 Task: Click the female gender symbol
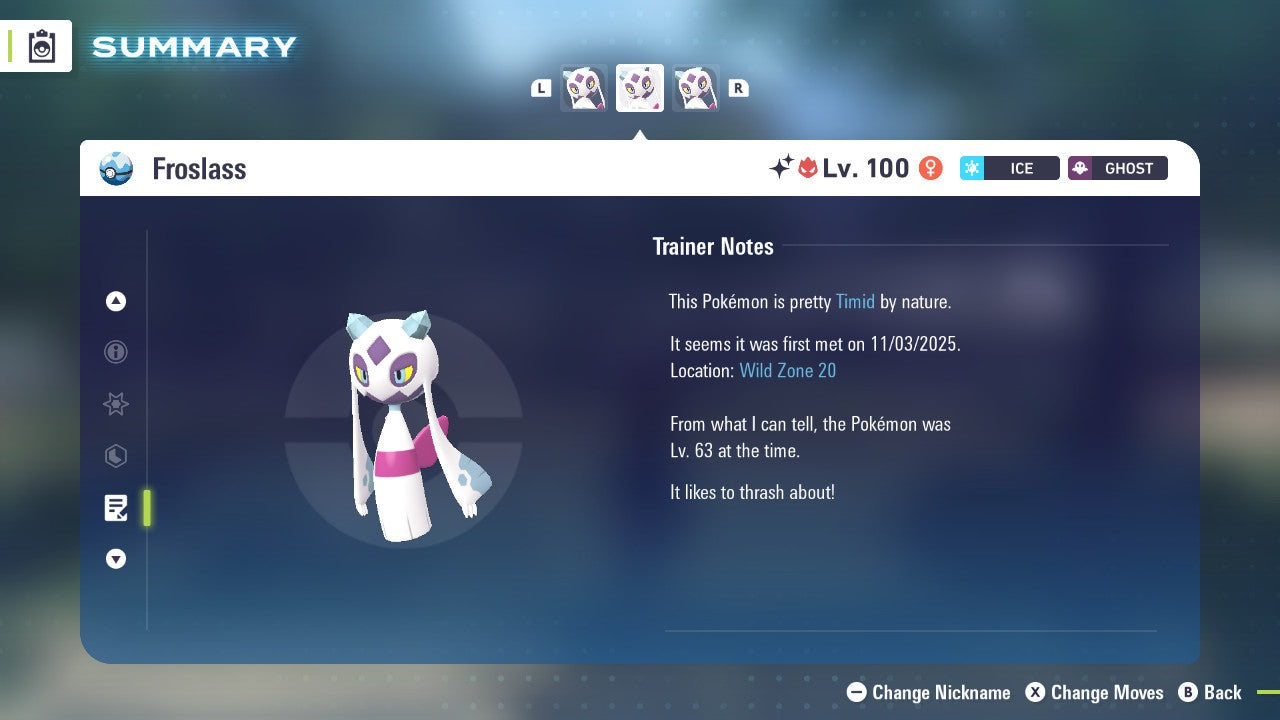tap(930, 168)
